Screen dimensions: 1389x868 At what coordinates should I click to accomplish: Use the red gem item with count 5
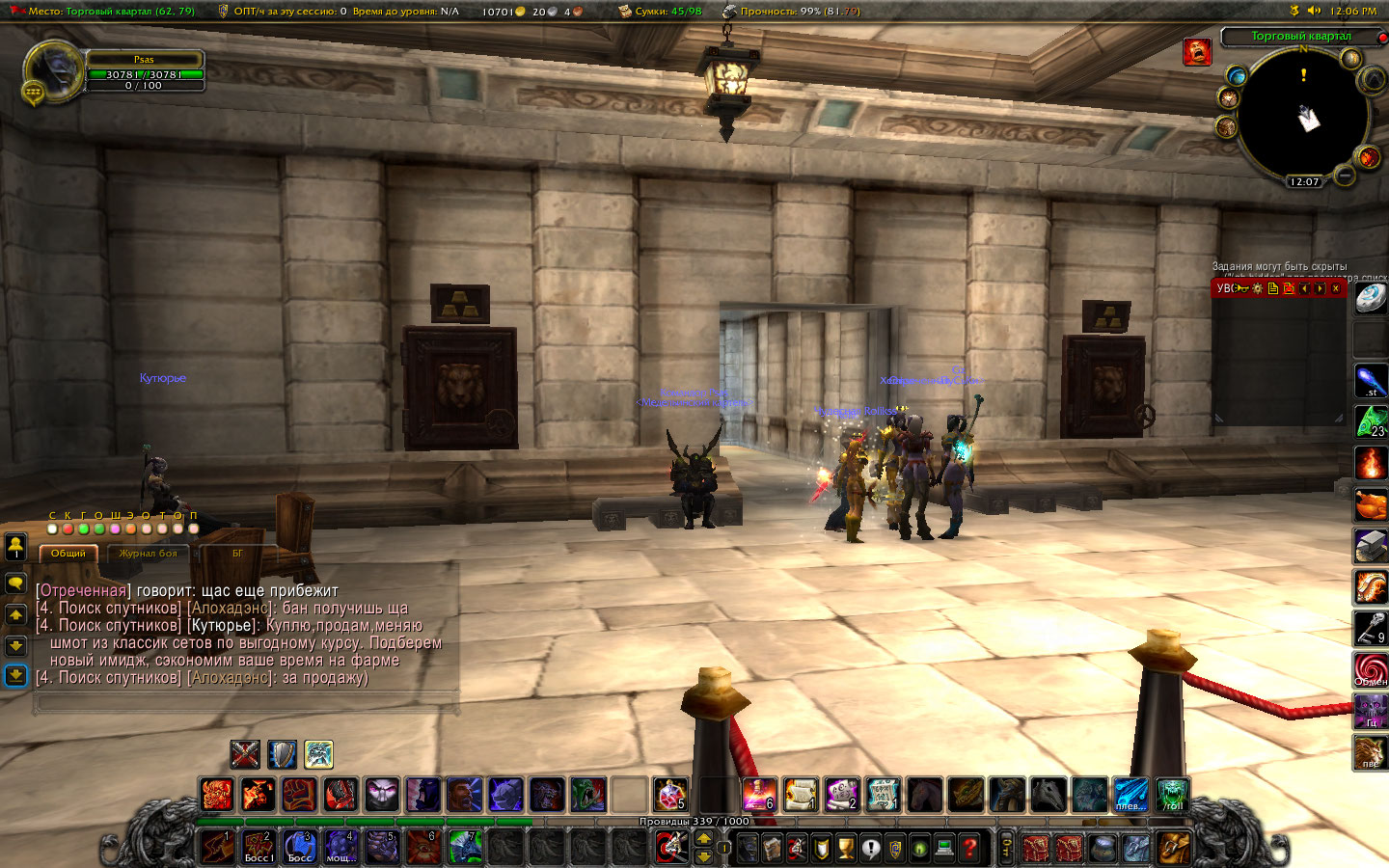pos(669,795)
